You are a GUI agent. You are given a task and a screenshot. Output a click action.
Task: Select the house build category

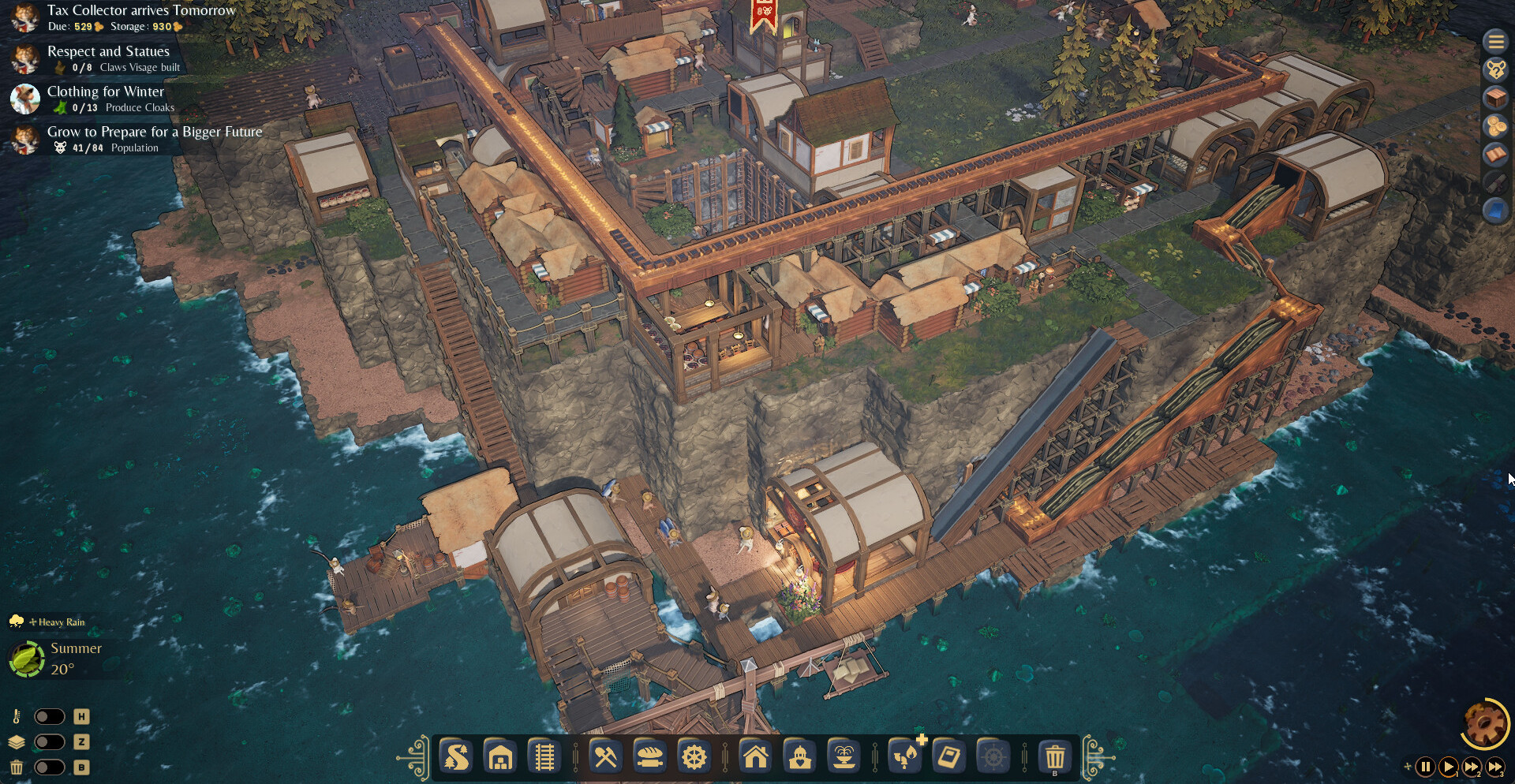tap(755, 758)
